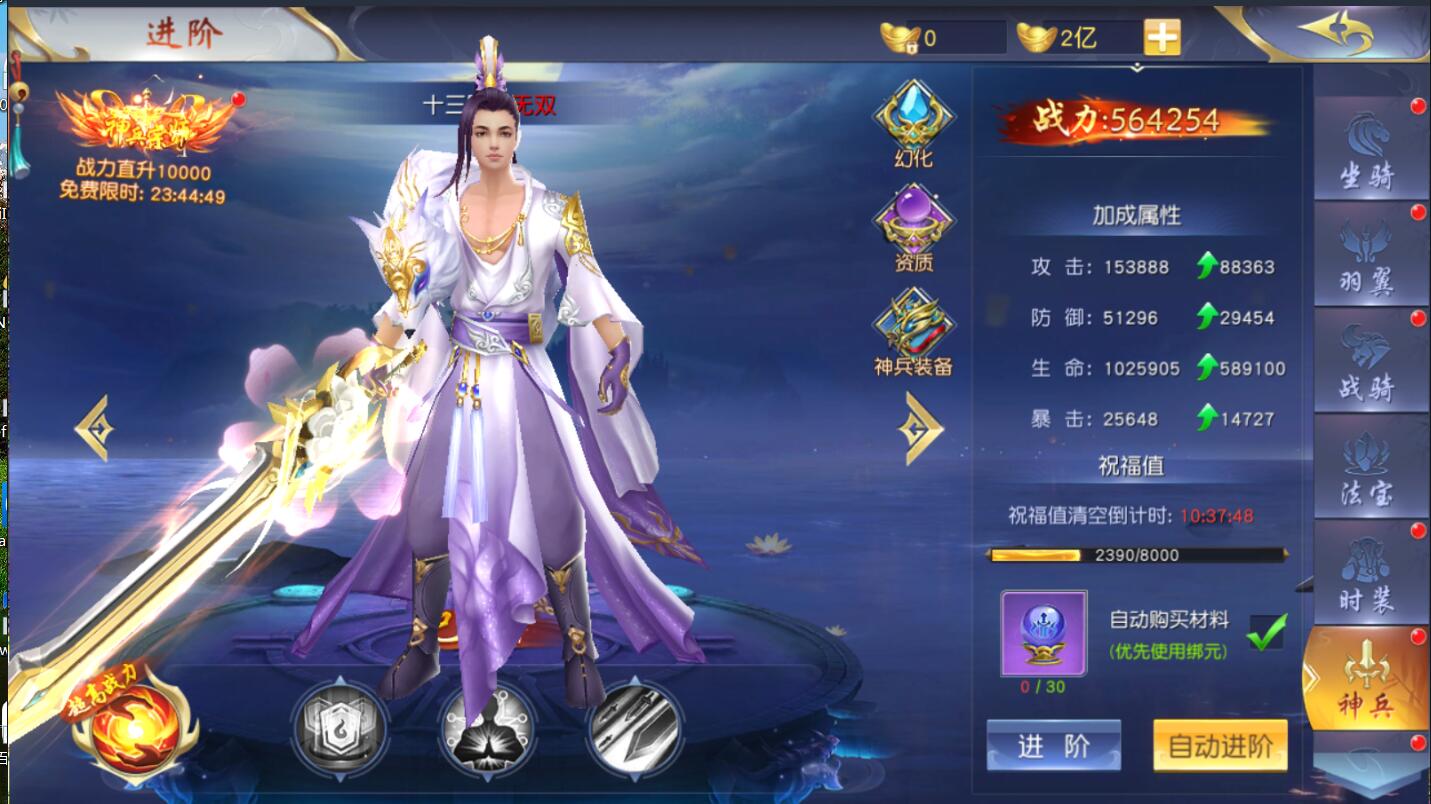Screen dimensions: 1431x804
Task: Toggle the 自动购买材料 checkbox
Action: point(1267,632)
